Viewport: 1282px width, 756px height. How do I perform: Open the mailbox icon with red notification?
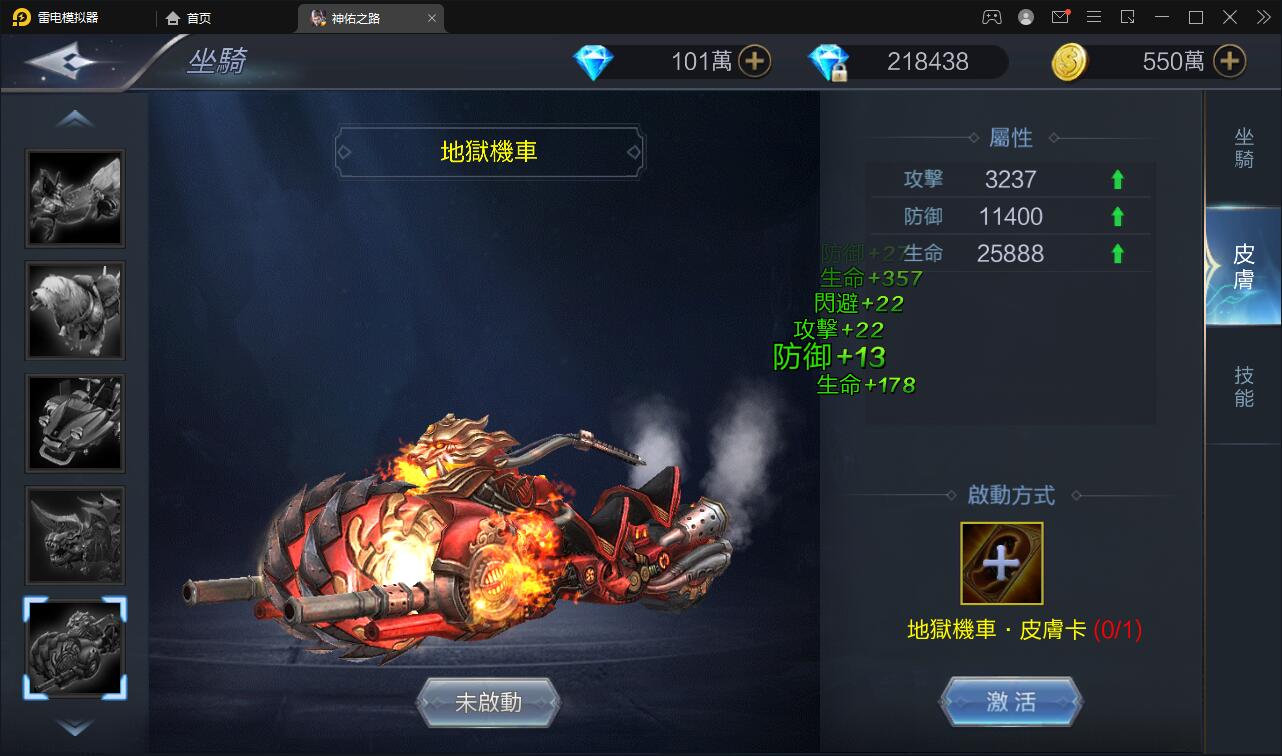1060,17
